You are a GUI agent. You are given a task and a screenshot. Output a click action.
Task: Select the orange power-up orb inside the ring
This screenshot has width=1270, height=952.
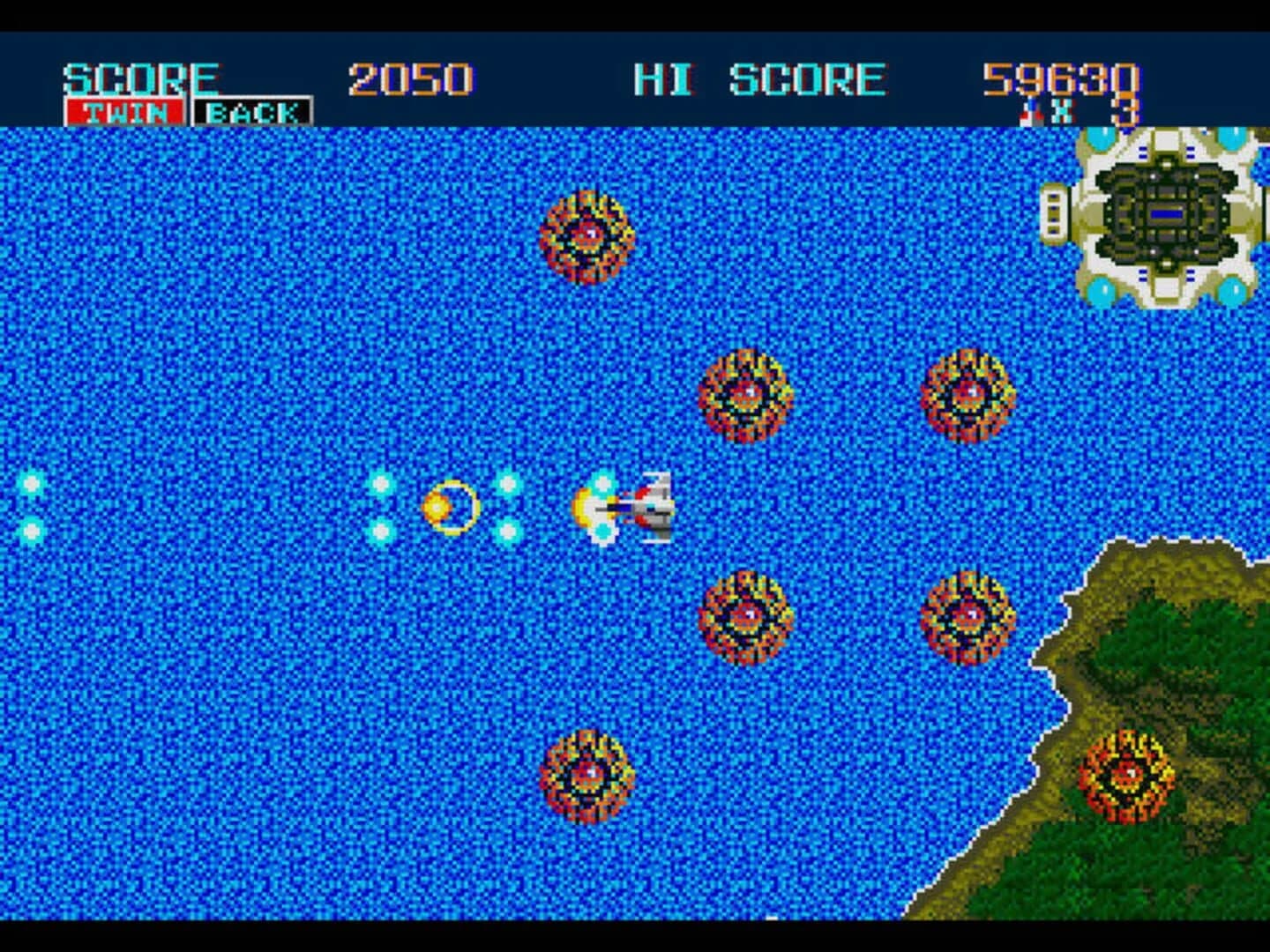coord(438,505)
